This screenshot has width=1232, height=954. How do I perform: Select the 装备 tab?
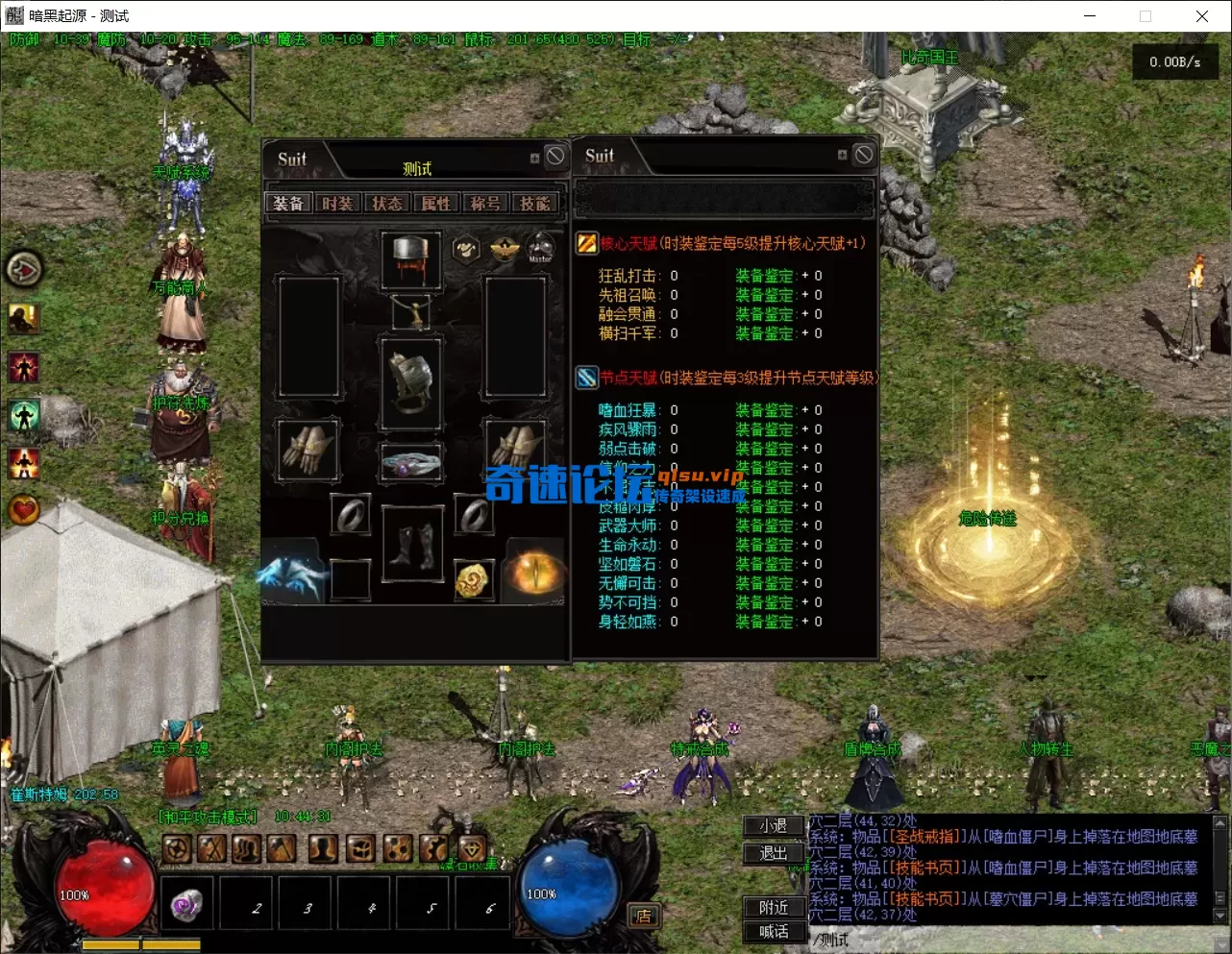(x=288, y=204)
